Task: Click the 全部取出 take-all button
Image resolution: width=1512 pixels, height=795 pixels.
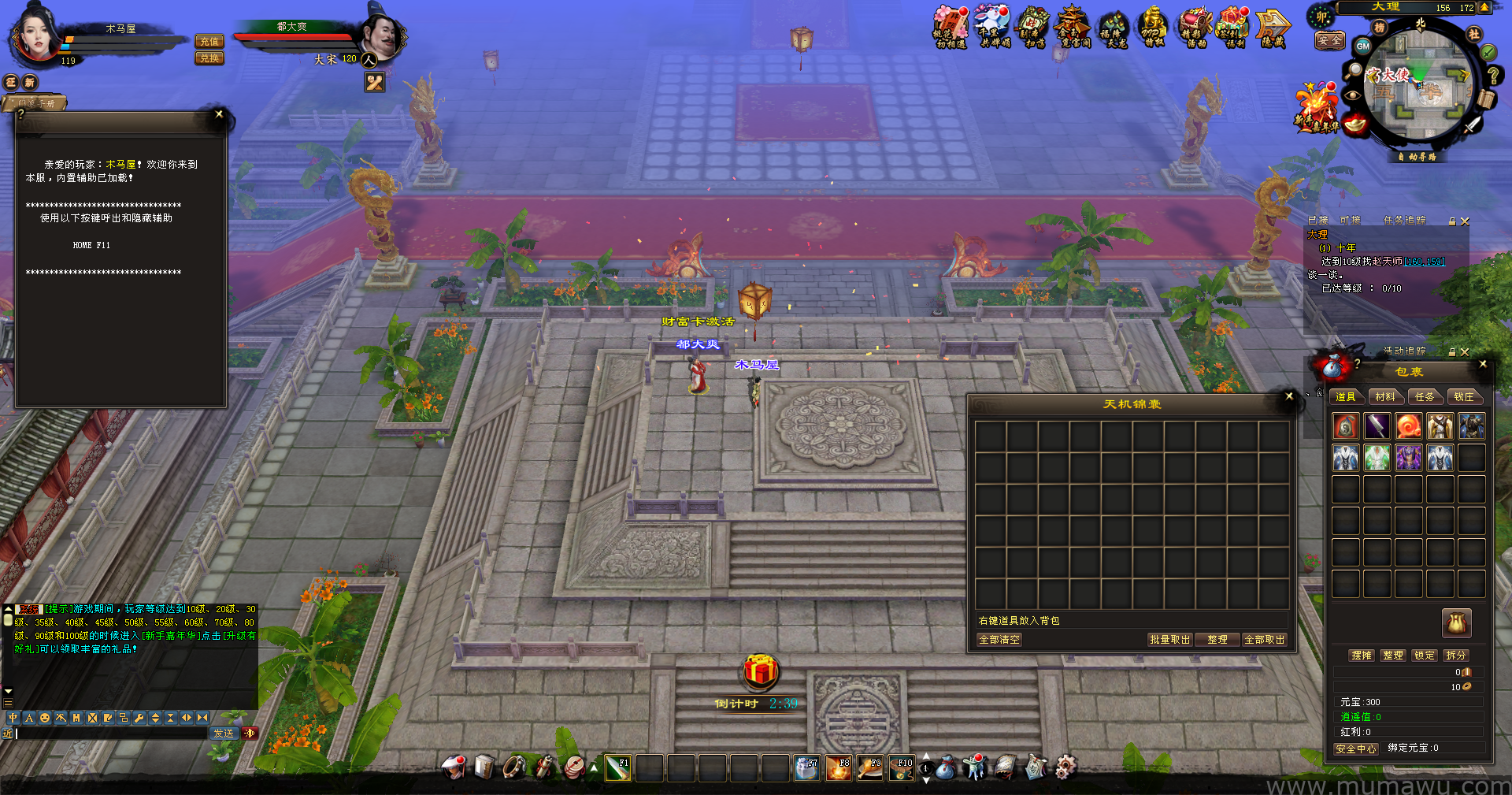Action: [x=1264, y=640]
